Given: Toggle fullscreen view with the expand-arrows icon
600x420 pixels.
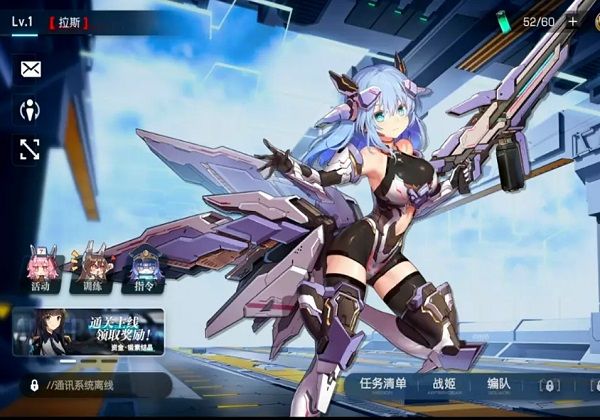Looking at the screenshot, I should point(30,150).
